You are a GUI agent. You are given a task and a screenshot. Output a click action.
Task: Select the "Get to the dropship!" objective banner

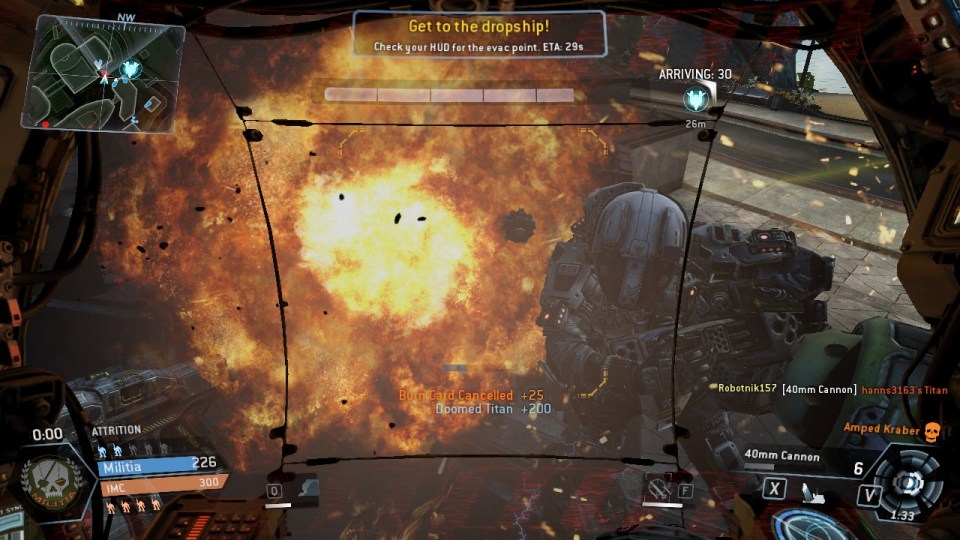[479, 33]
